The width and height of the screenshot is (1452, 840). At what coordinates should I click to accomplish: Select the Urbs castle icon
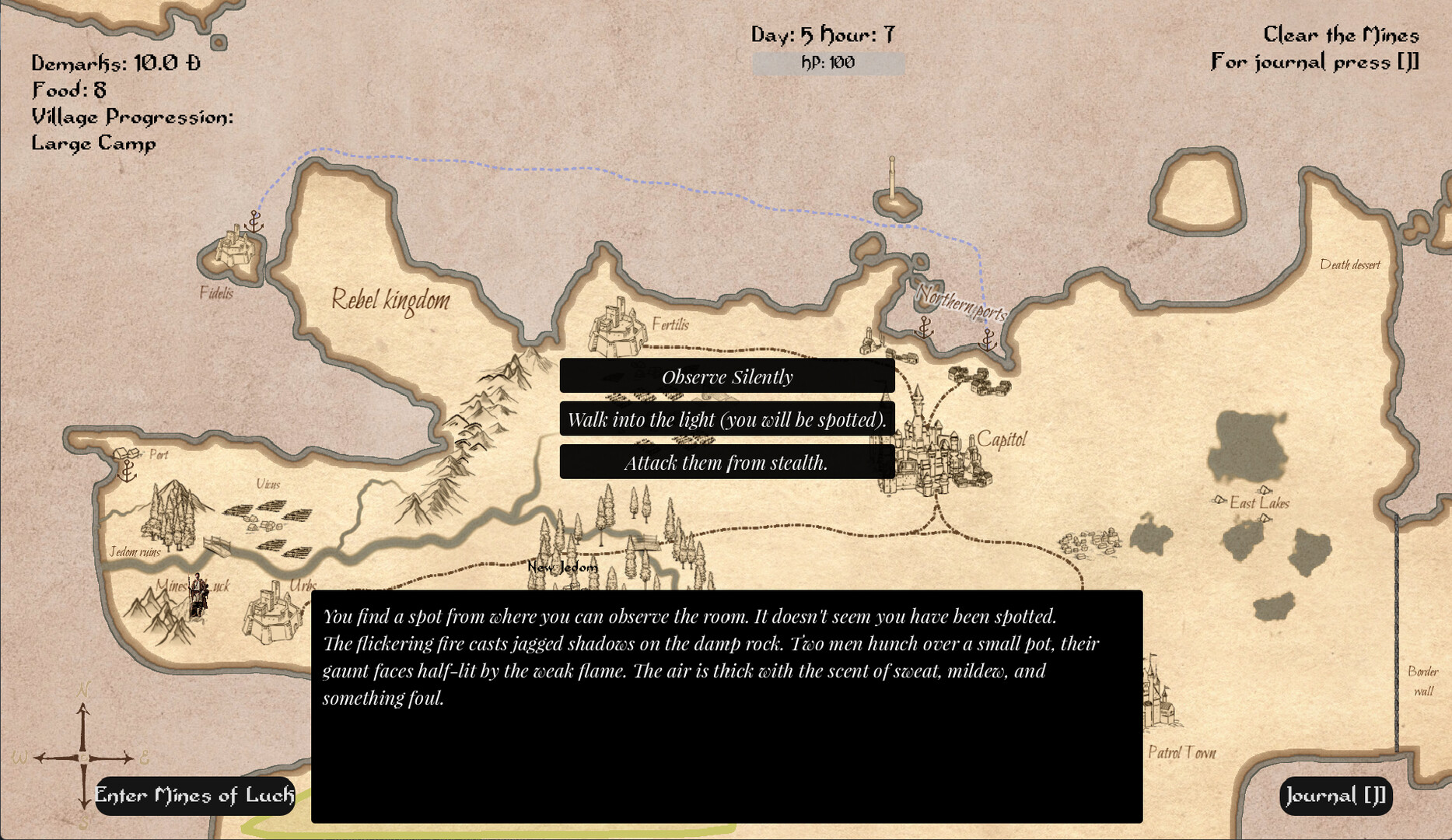[x=274, y=614]
